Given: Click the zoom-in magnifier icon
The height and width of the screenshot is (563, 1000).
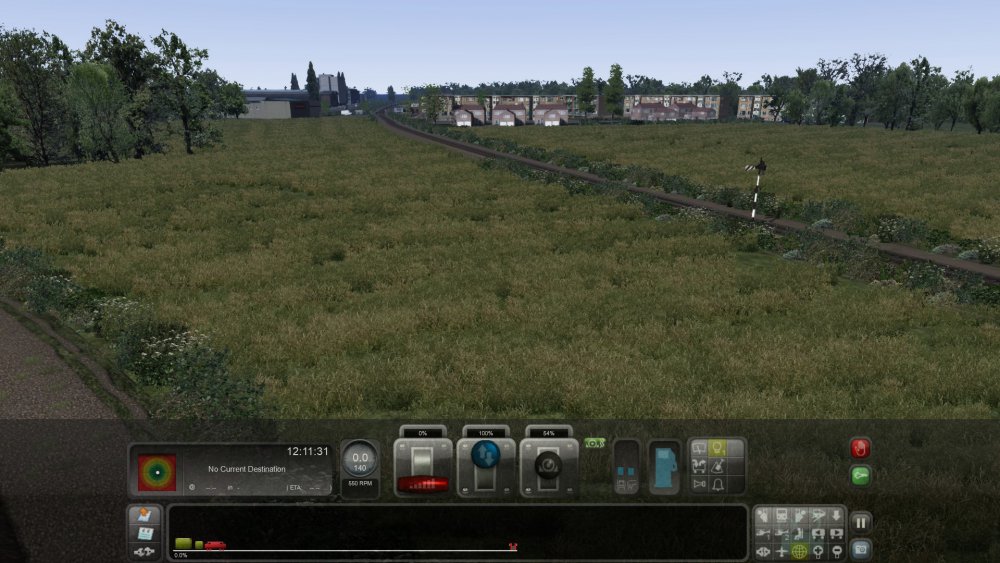Looking at the screenshot, I should click(817, 551).
